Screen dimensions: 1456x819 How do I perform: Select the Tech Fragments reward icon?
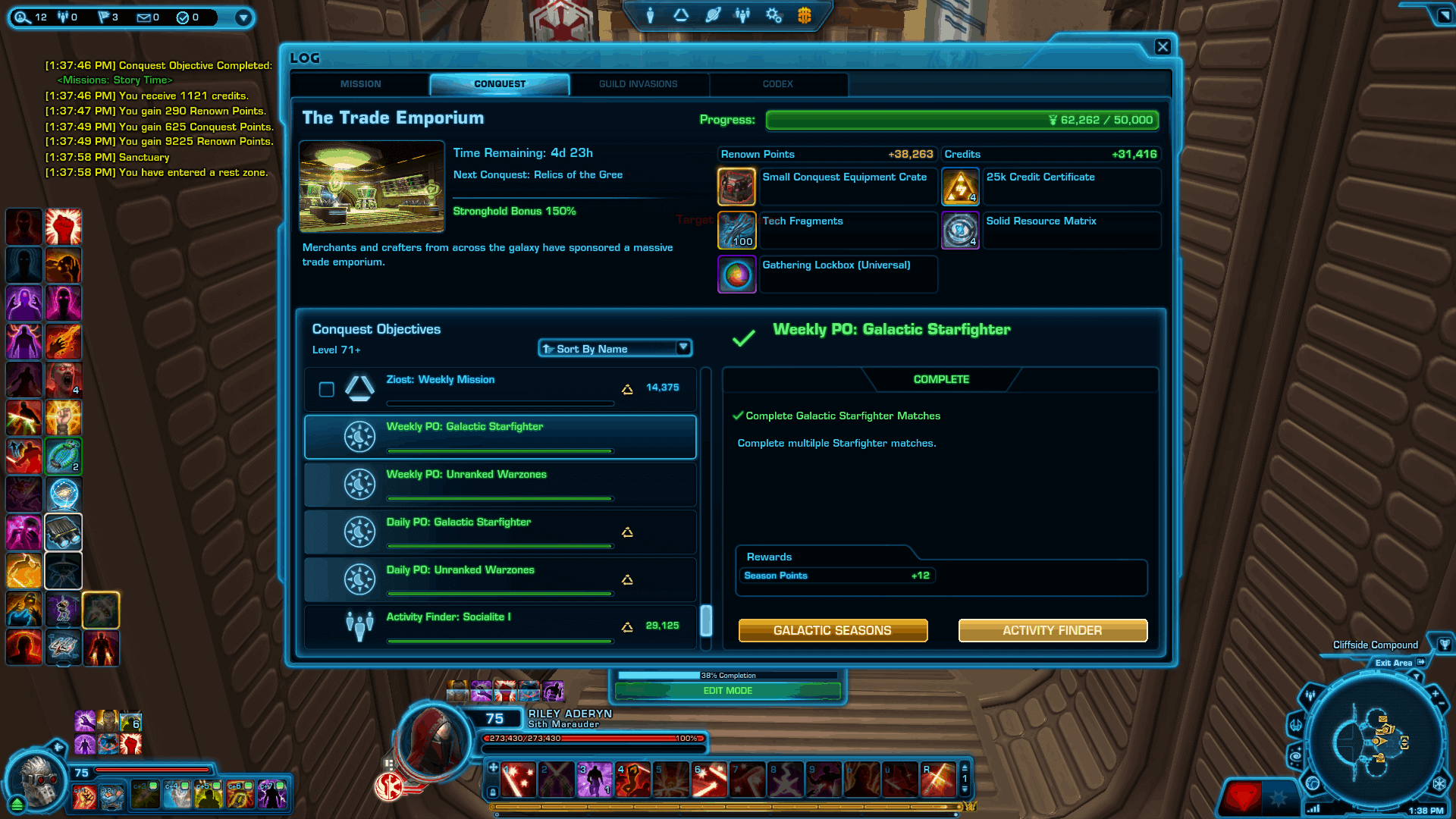coord(736,231)
